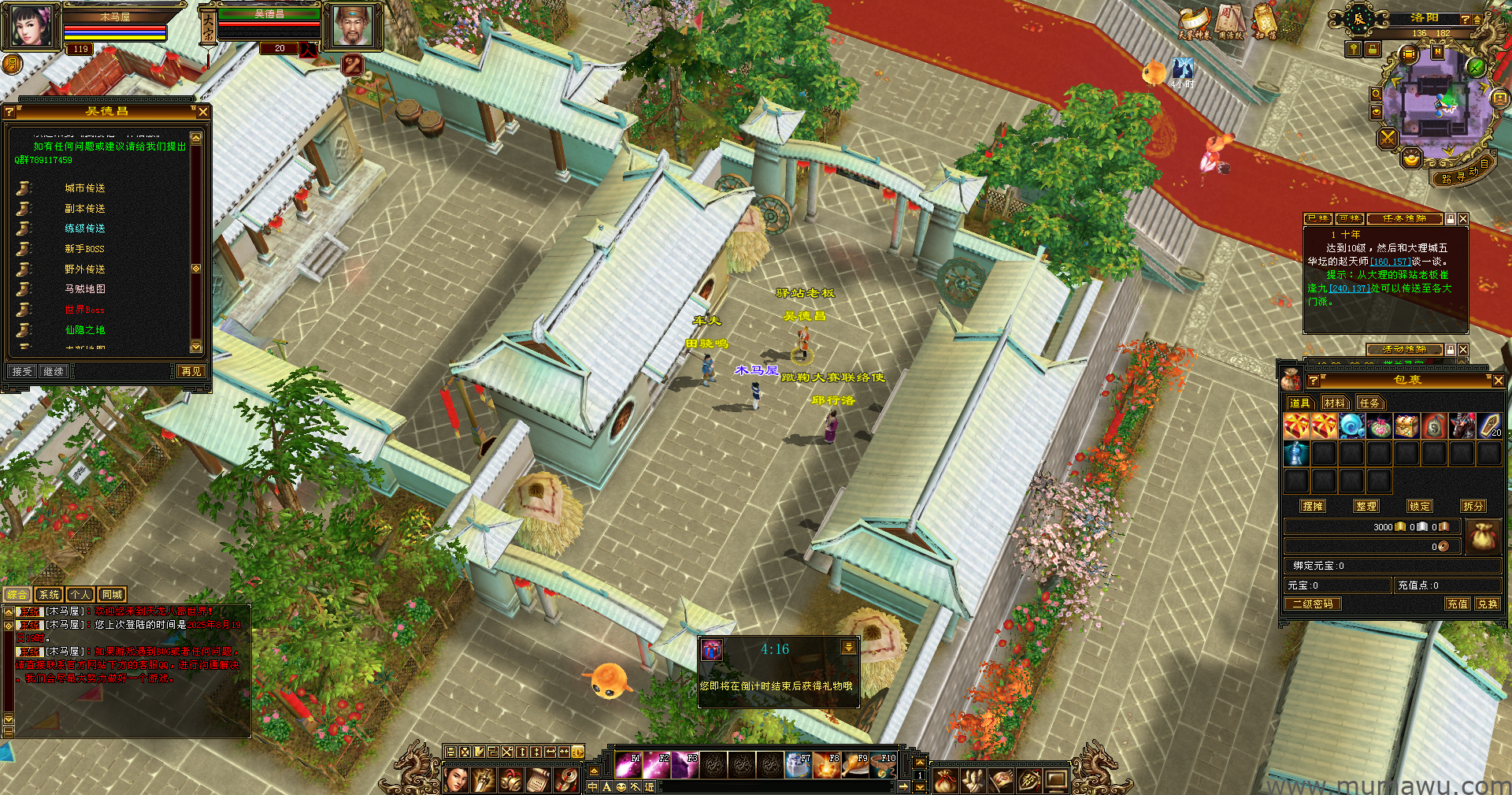Pick the 世界Boss teleport entry
The width and height of the screenshot is (1512, 795).
click(84, 310)
